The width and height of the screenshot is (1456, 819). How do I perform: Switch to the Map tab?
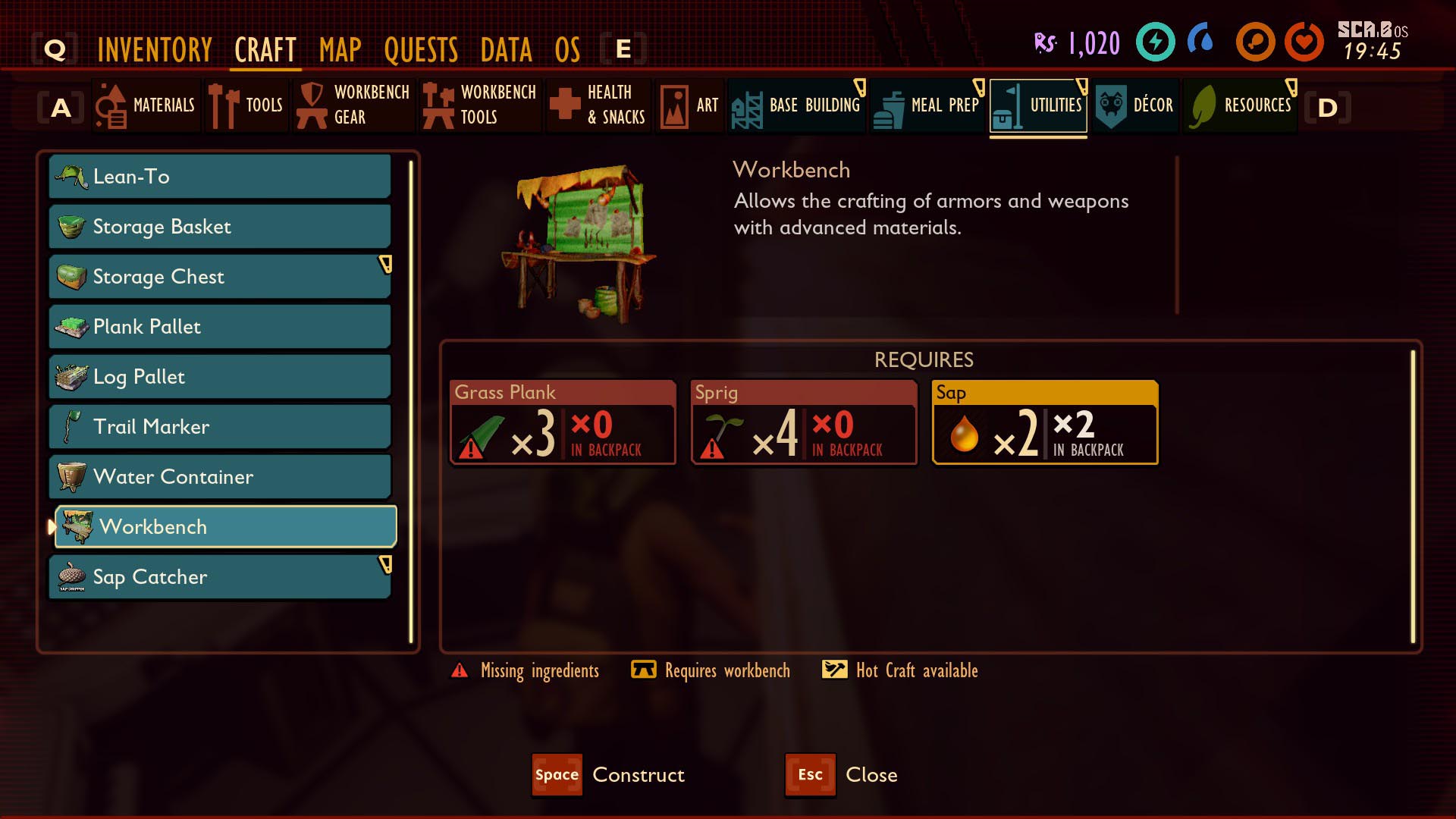click(340, 50)
